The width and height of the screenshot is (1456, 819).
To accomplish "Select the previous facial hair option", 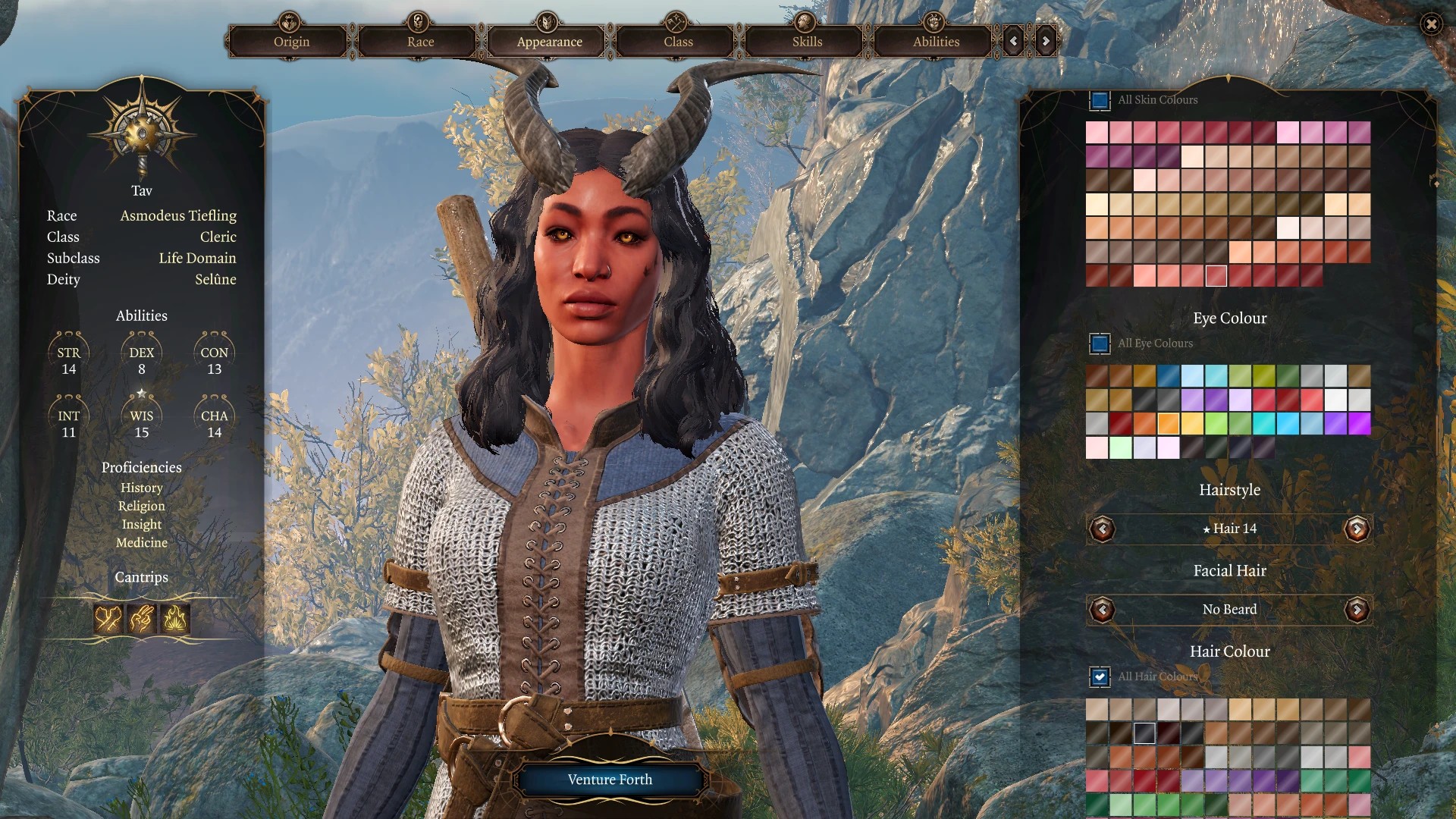I will [x=1103, y=610].
